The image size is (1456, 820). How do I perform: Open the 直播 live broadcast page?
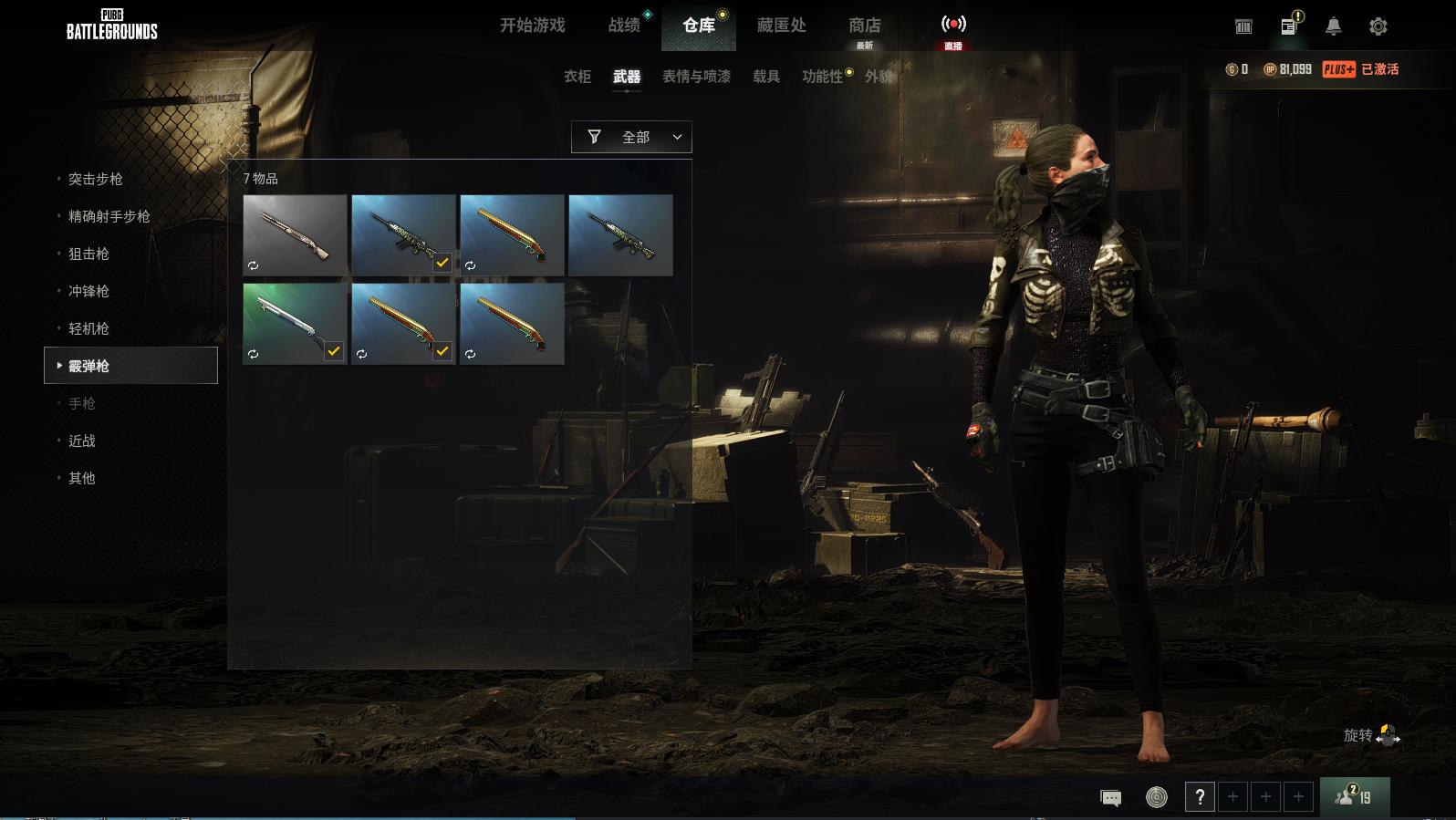coord(953,29)
